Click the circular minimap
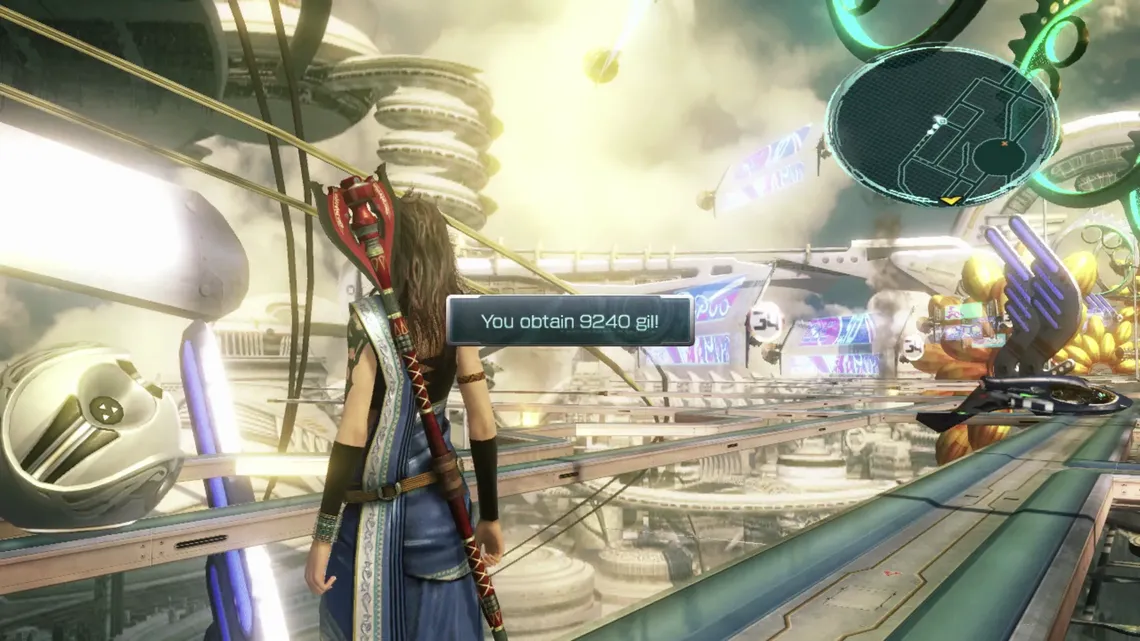 (941, 125)
